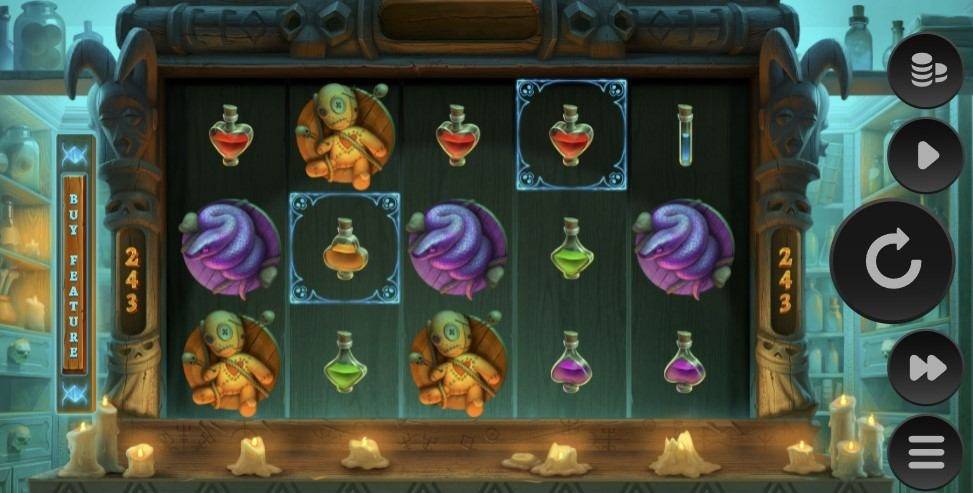This screenshot has height=493, width=973.
Task: Enable turbo spin with the fast-forward button
Action: coord(925,368)
